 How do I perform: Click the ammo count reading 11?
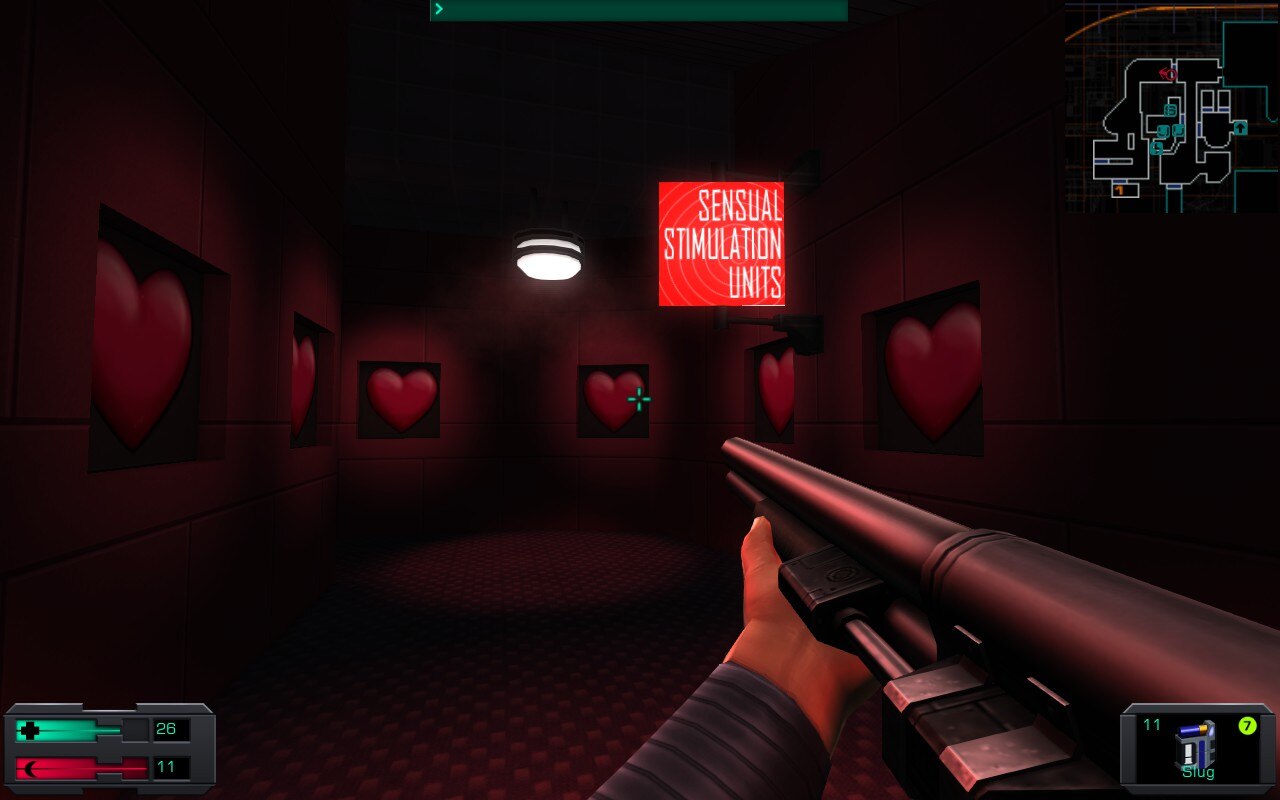click(1151, 725)
